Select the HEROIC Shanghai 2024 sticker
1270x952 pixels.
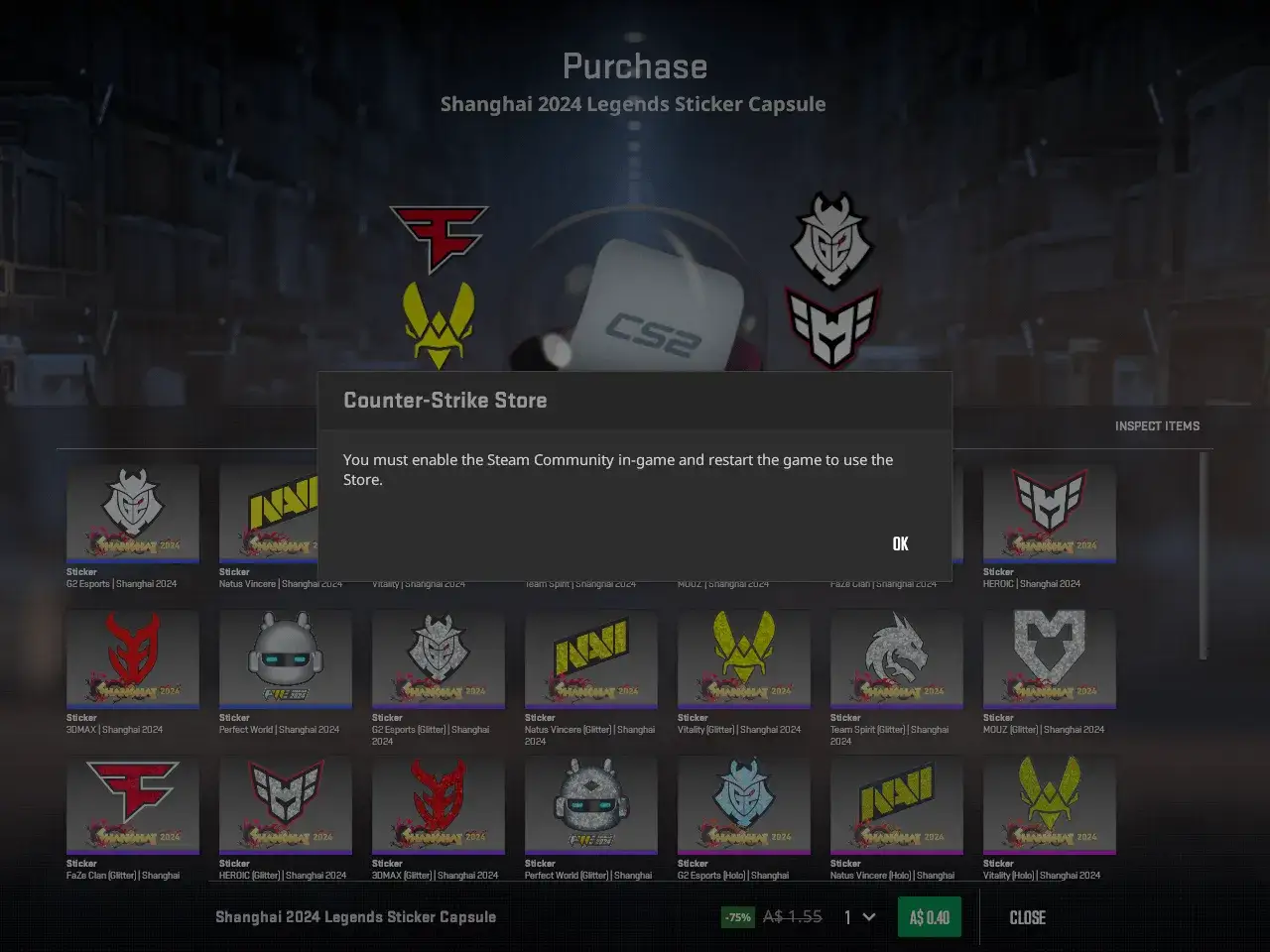[x=1050, y=514]
